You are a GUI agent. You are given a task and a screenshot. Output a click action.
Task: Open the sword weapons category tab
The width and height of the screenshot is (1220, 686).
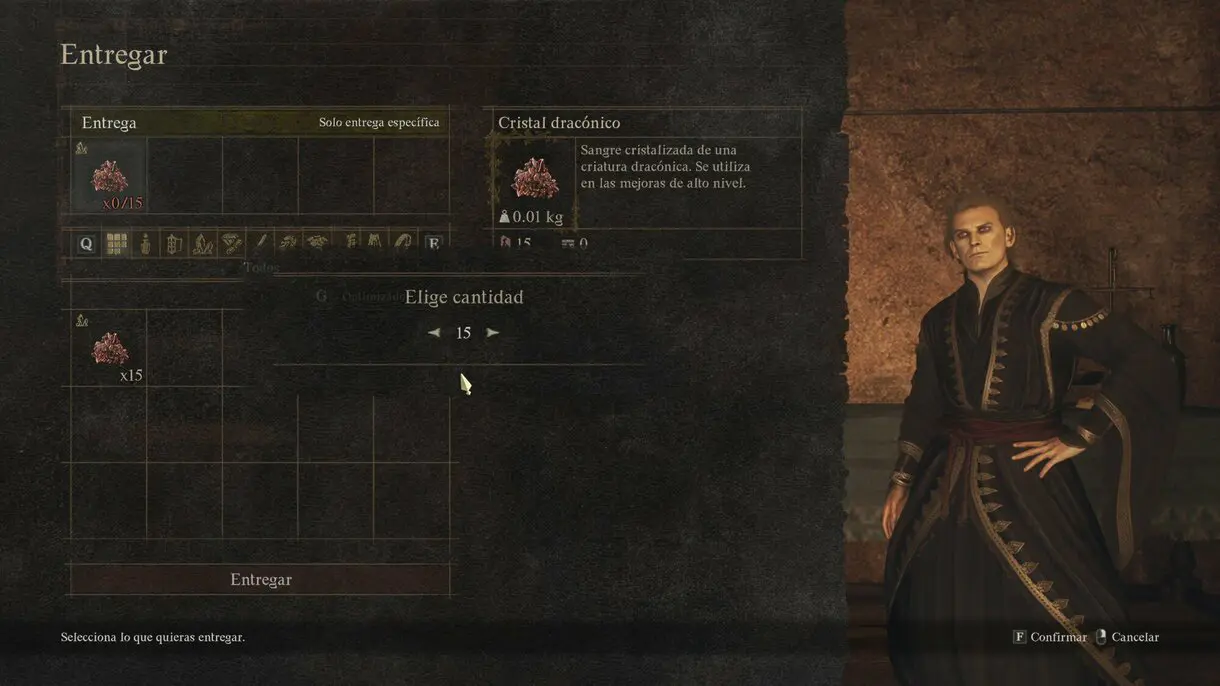(261, 243)
